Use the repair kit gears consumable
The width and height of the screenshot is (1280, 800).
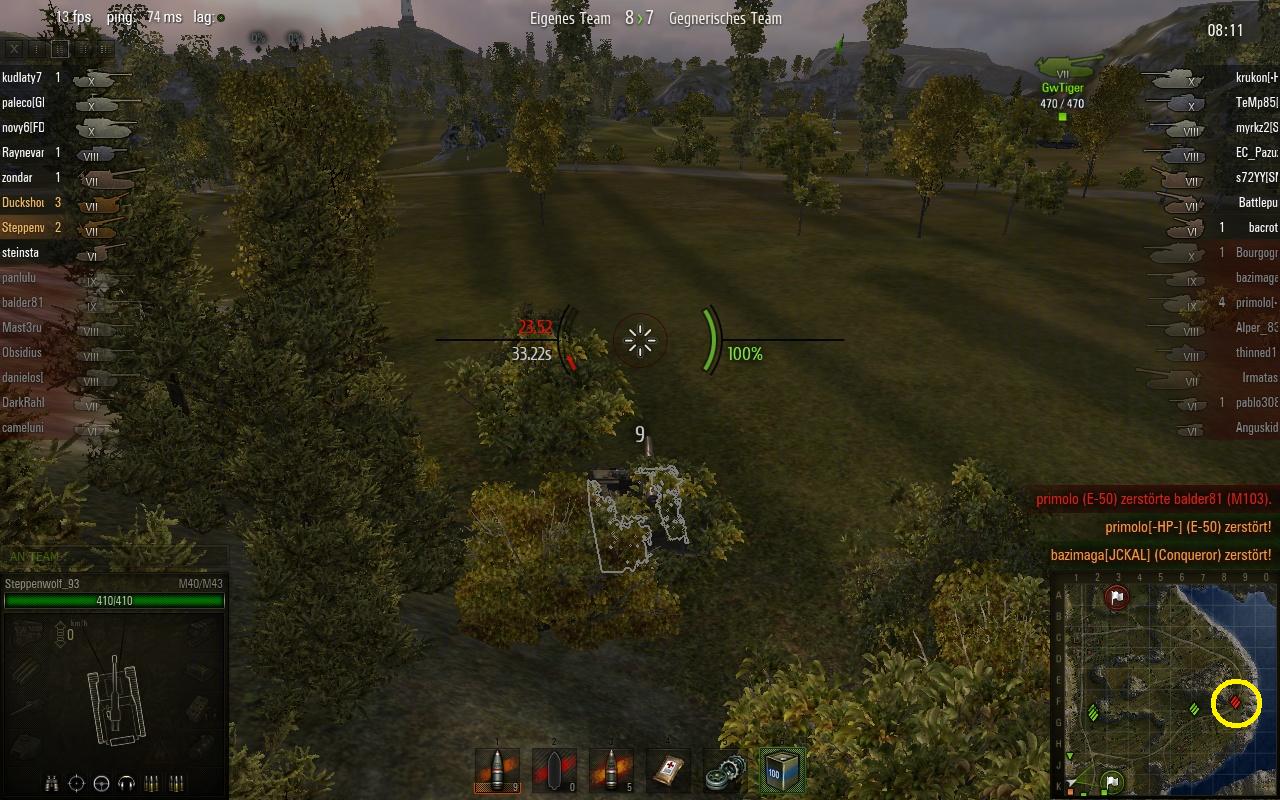point(724,770)
